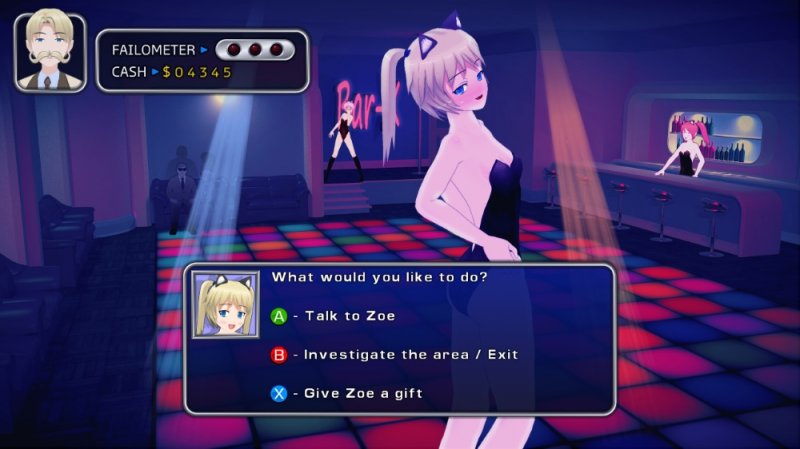Select Investigate the area / Exit
800x449 pixels.
395,354
